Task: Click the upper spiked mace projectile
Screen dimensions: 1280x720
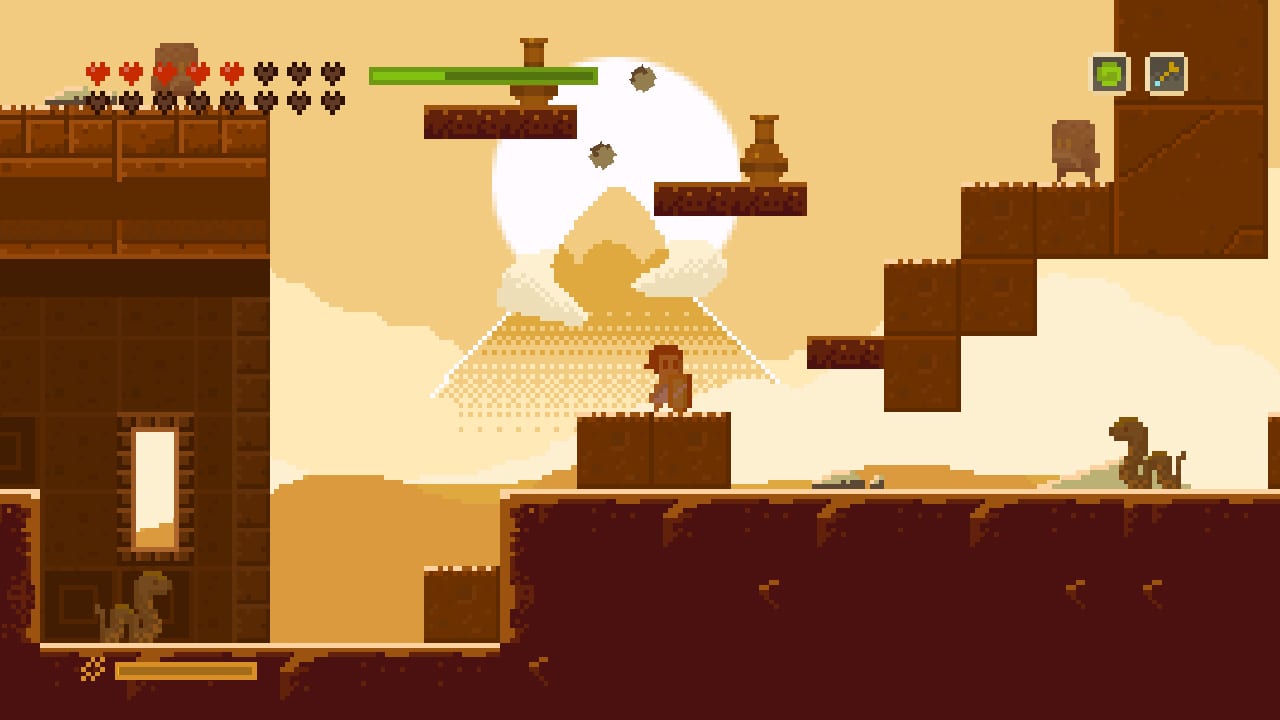Action: coord(641,80)
